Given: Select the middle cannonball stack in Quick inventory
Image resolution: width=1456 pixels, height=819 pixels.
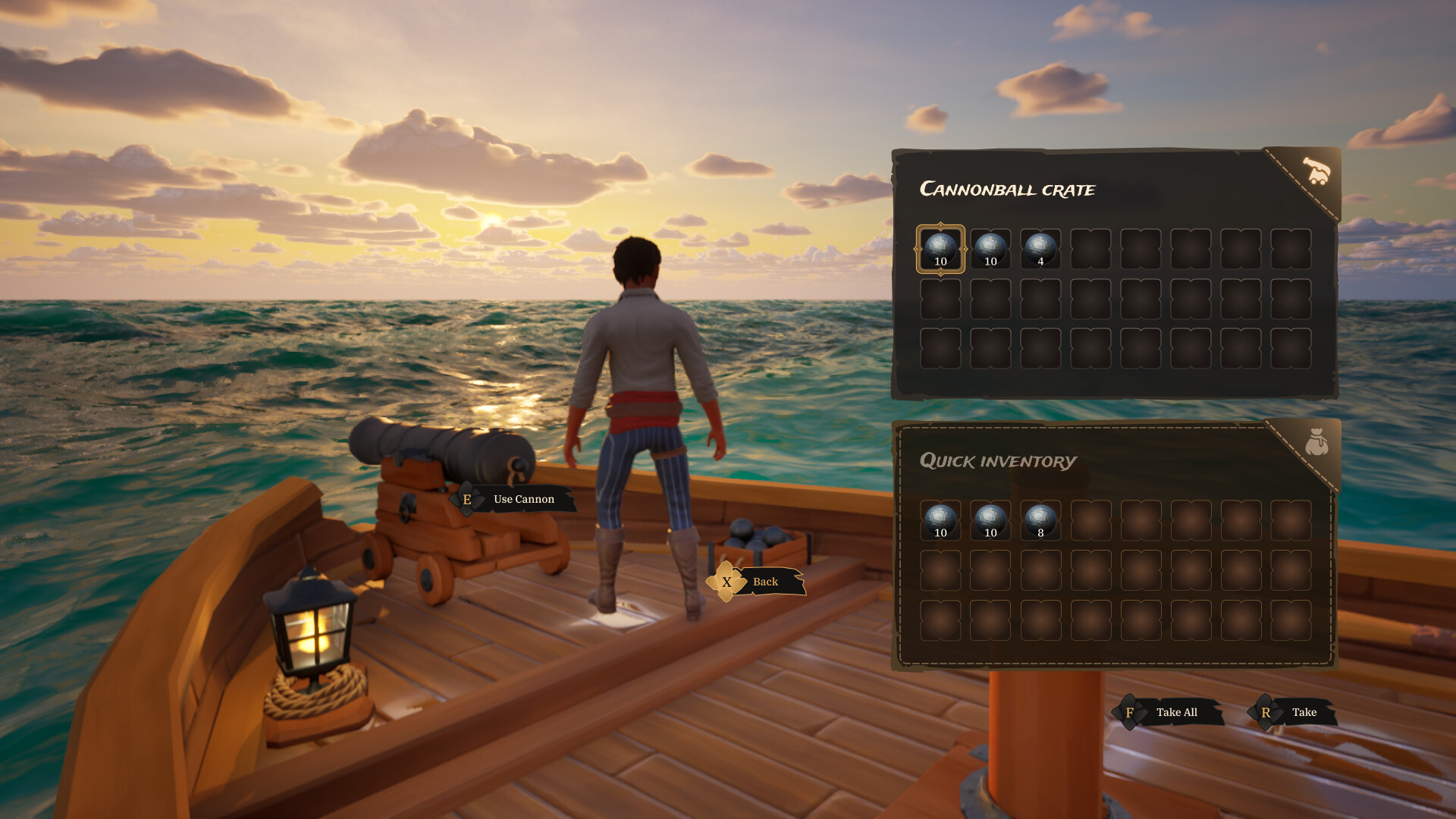Looking at the screenshot, I should pos(990,519).
